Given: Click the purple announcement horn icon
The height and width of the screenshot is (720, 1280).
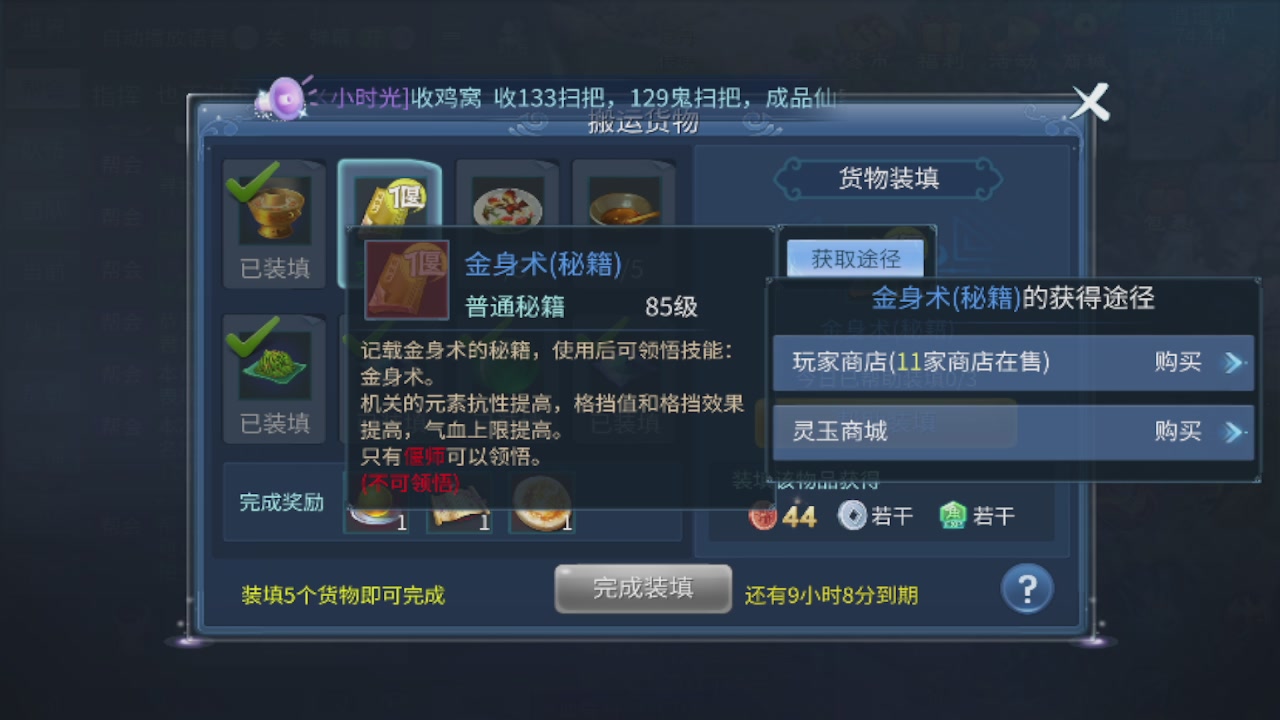Looking at the screenshot, I should click(x=284, y=96).
